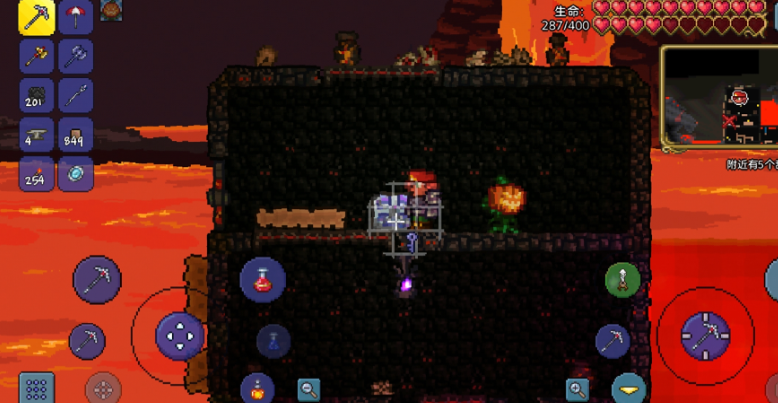Select the dark ore stack of 201
This screenshot has width=778, height=403.
37,96
